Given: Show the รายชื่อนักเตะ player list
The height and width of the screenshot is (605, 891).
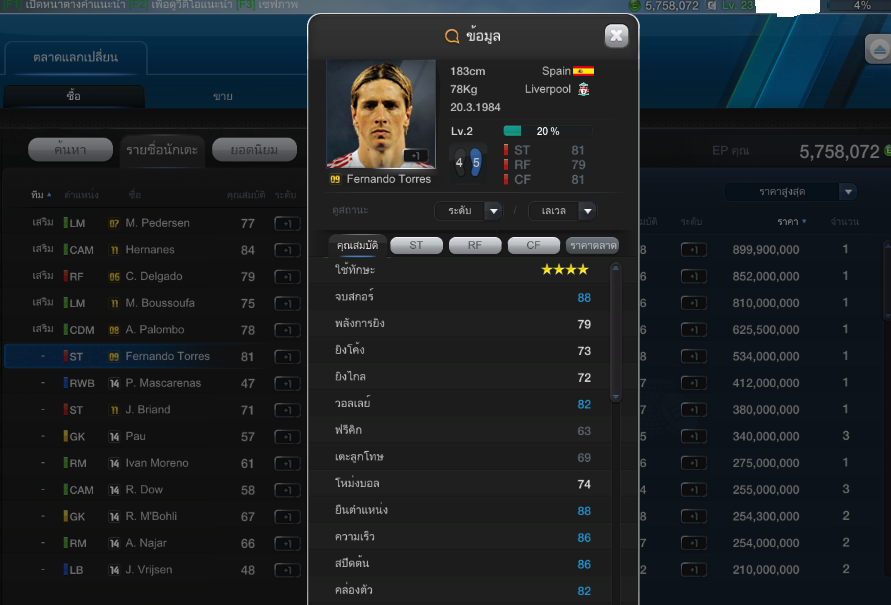Looking at the screenshot, I should coord(162,150).
